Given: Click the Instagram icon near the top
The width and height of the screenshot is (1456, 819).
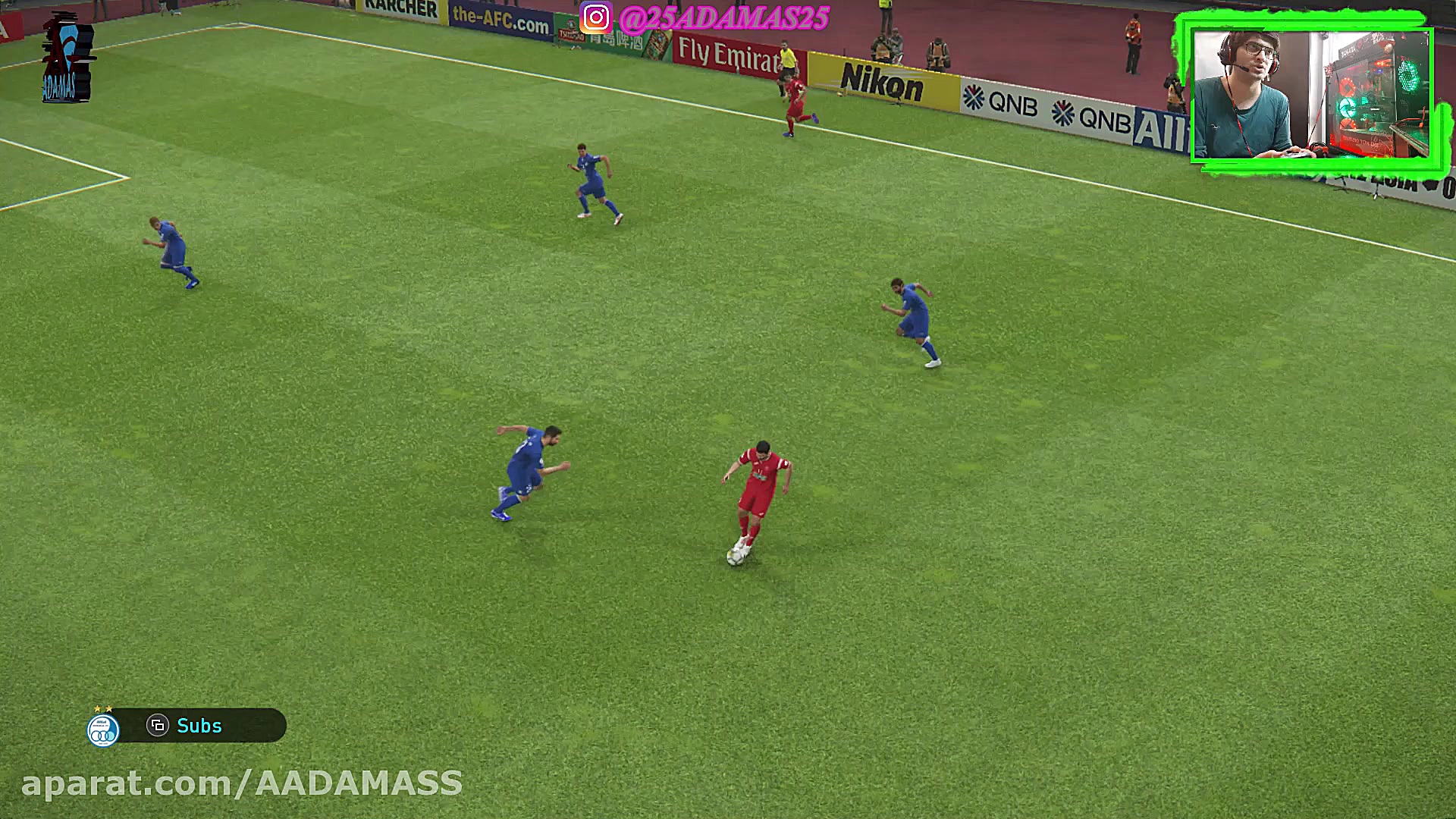Looking at the screenshot, I should pos(596,14).
